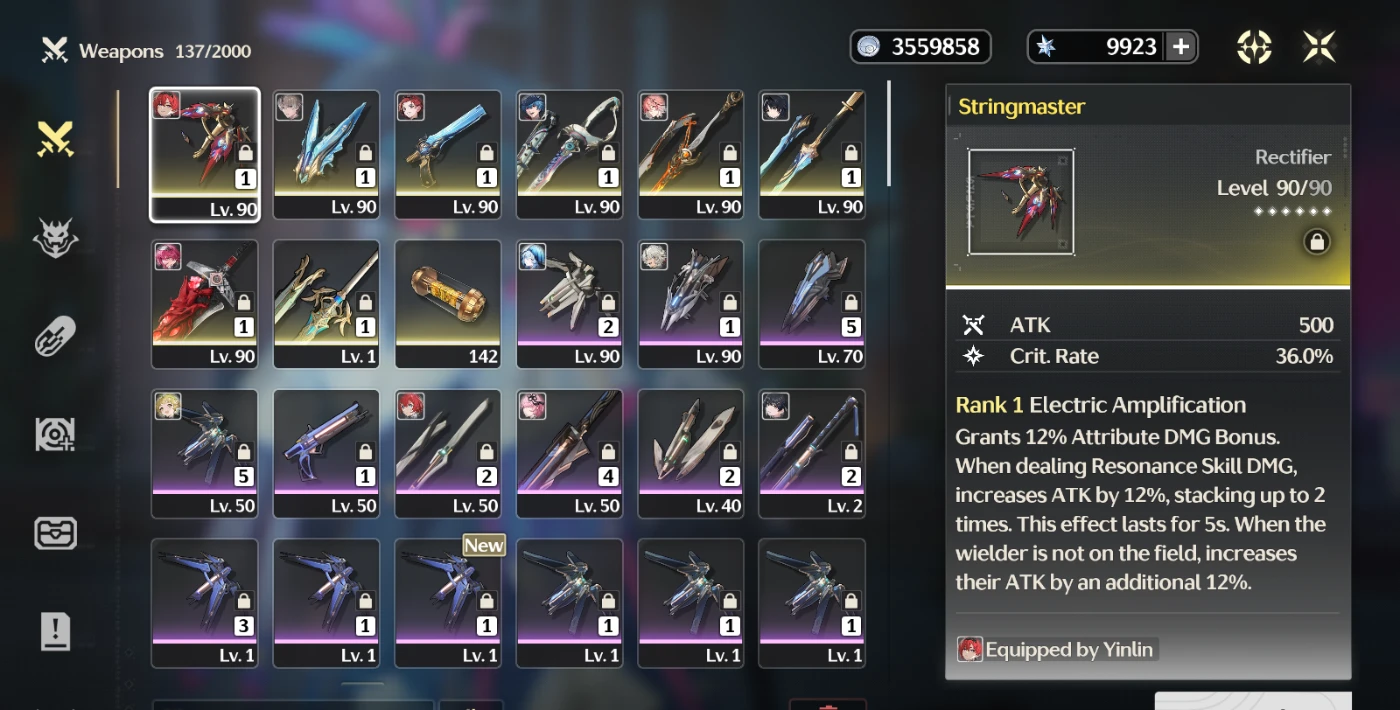Toggle the lock in Stringmaster details panel
Screen dimensions: 1400x710
(1317, 242)
